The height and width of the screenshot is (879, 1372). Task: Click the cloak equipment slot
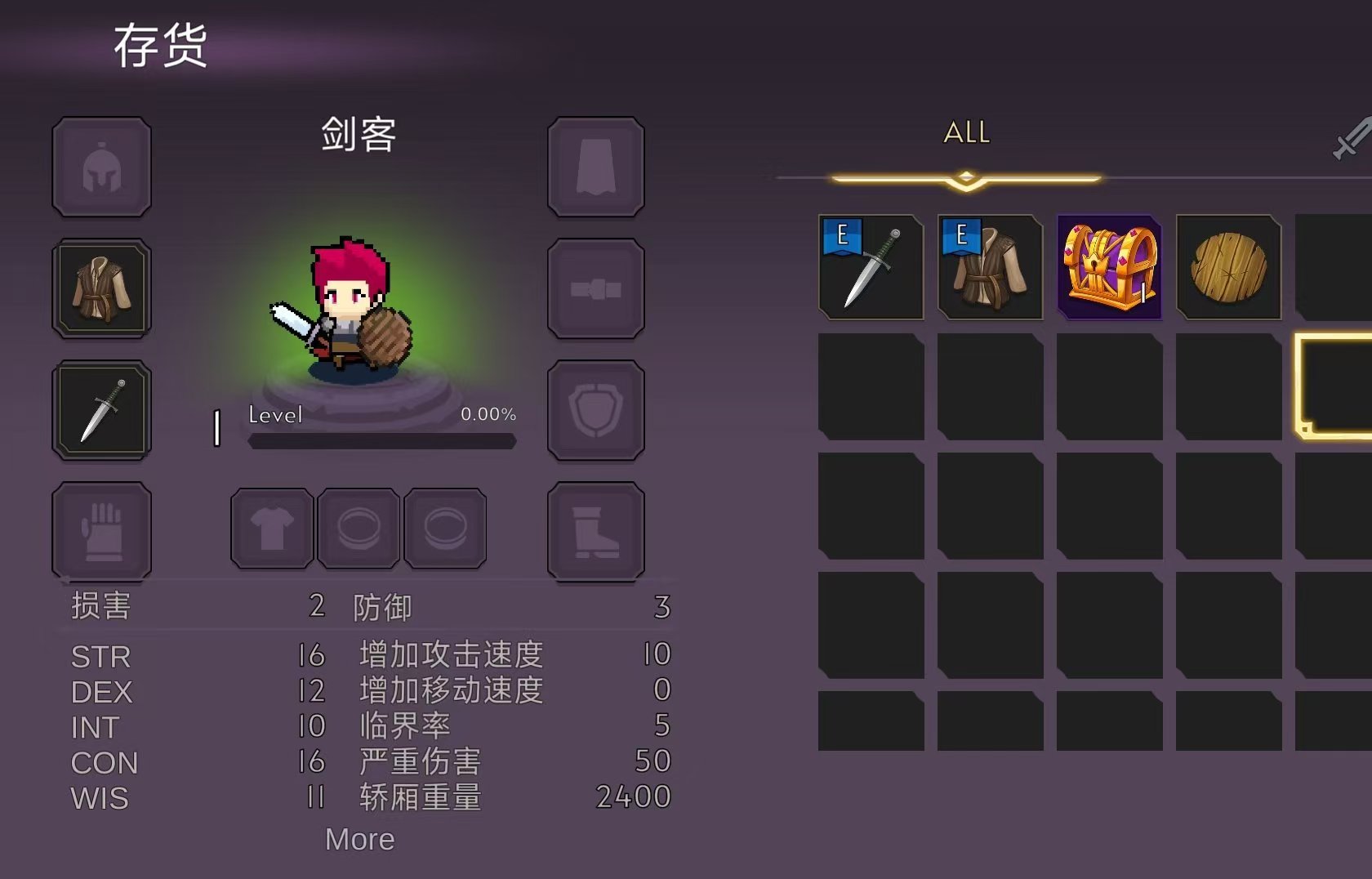coord(595,166)
